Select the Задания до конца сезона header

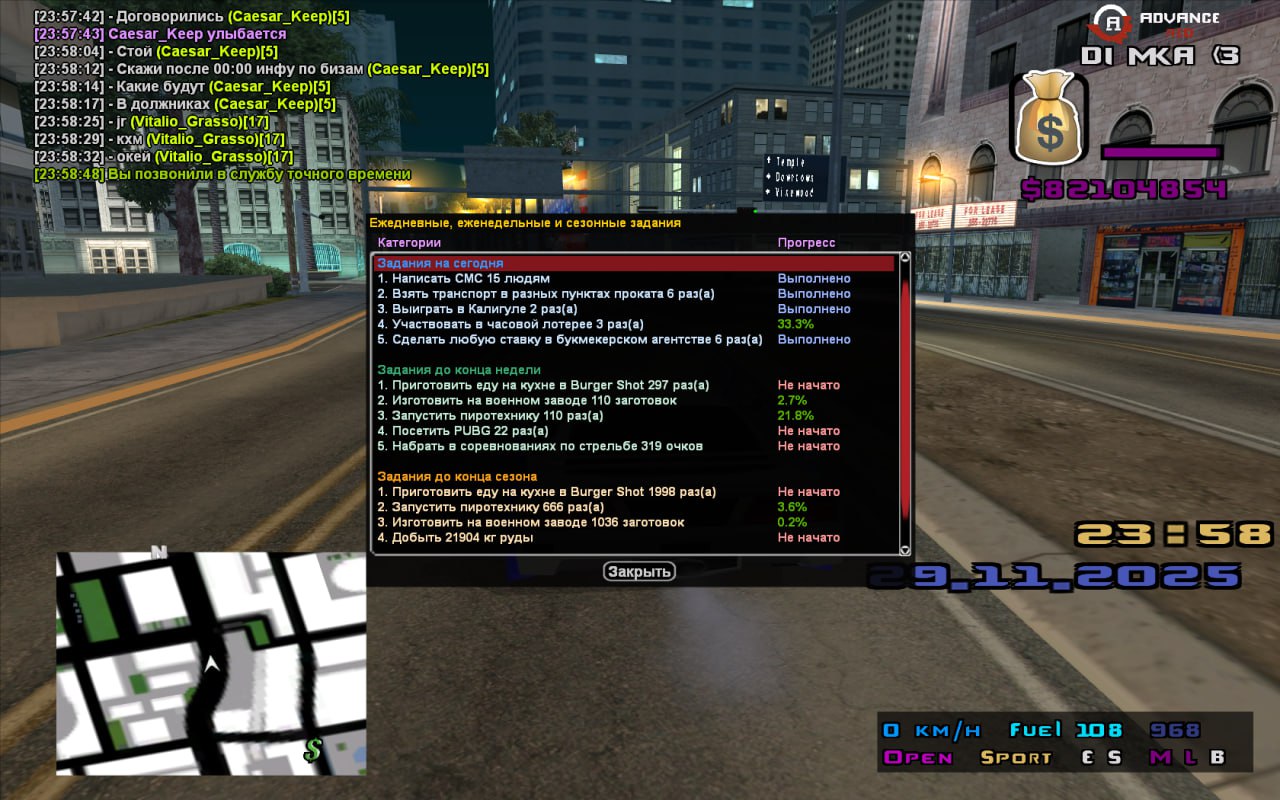point(457,476)
